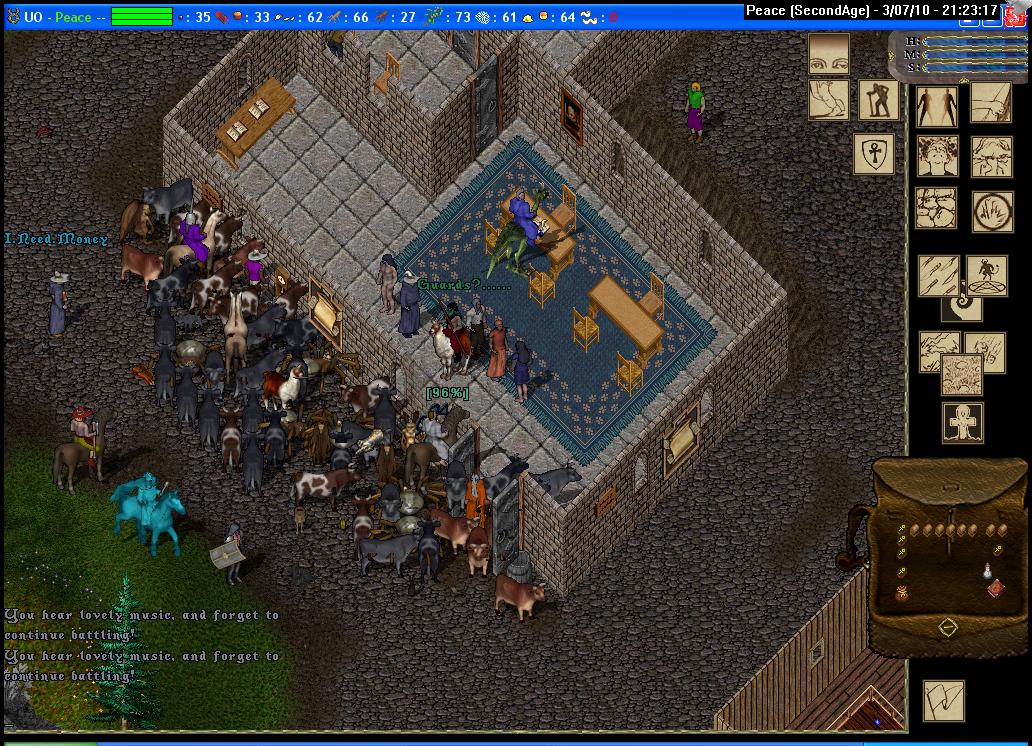Activate the ankh shield icon
Screen dimensions: 1032x746
point(873,155)
